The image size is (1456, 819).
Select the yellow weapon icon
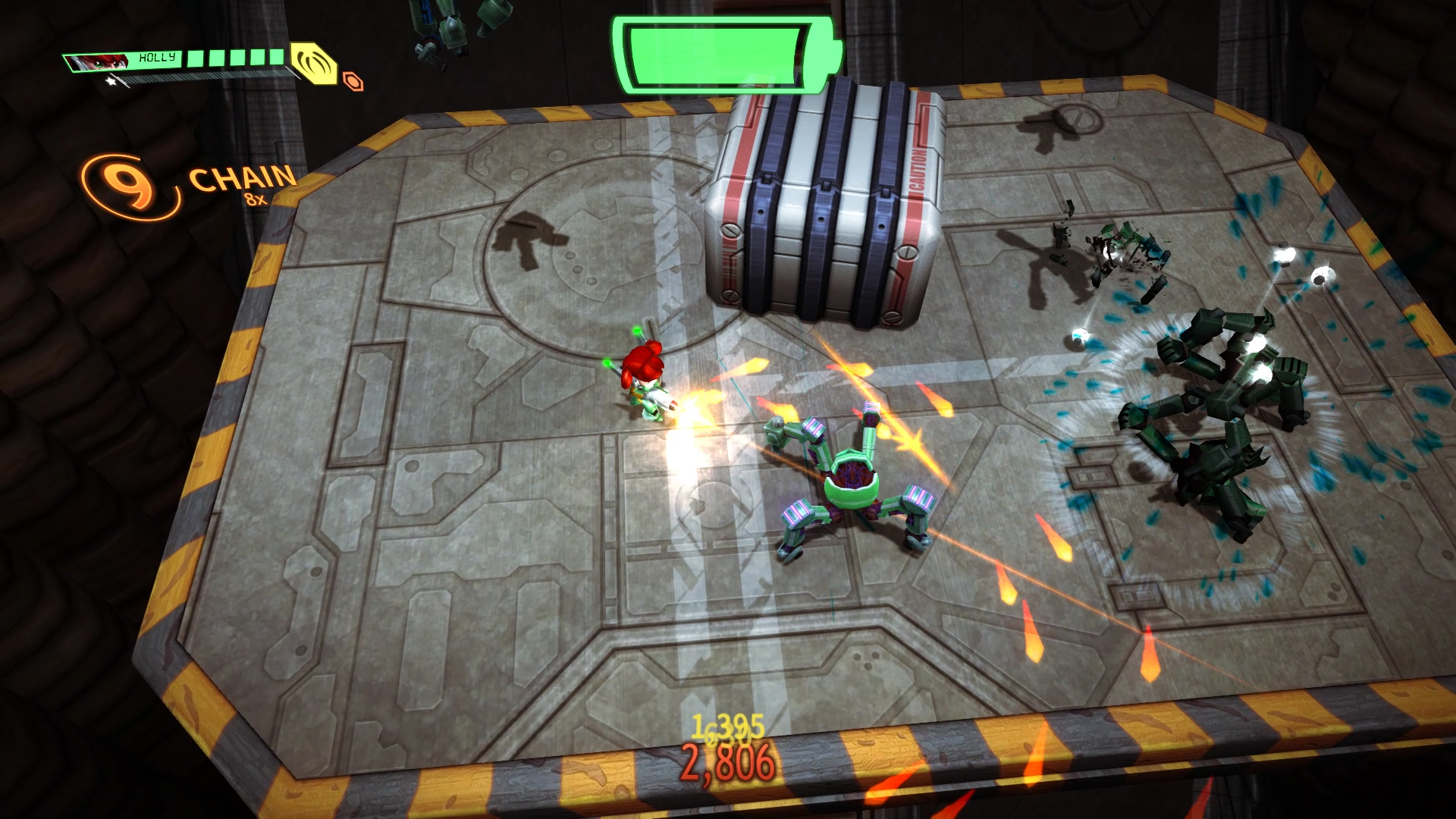click(314, 62)
